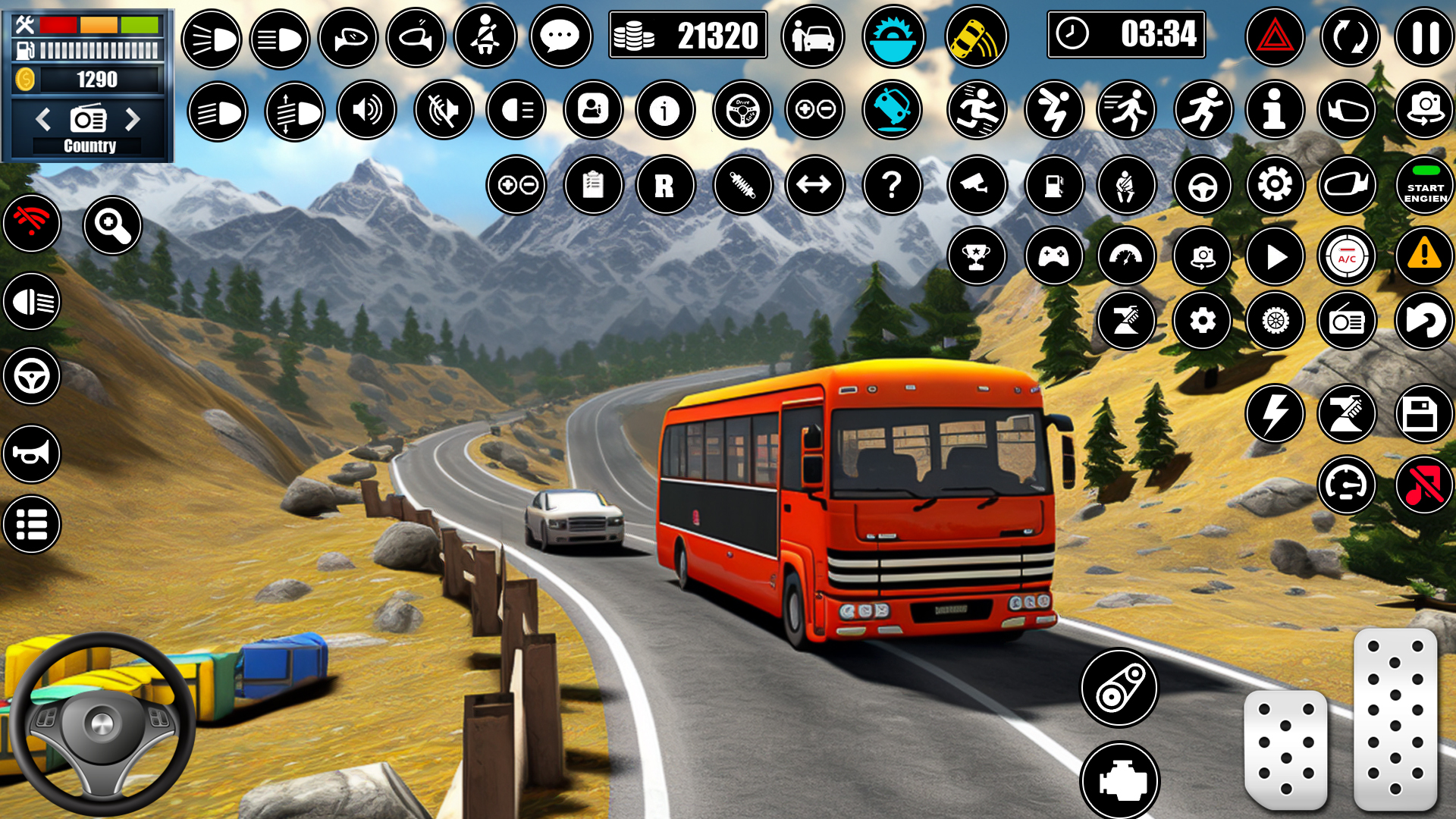Engage reverse with the R icon
Screen dimensions: 1456x819
tap(665, 185)
